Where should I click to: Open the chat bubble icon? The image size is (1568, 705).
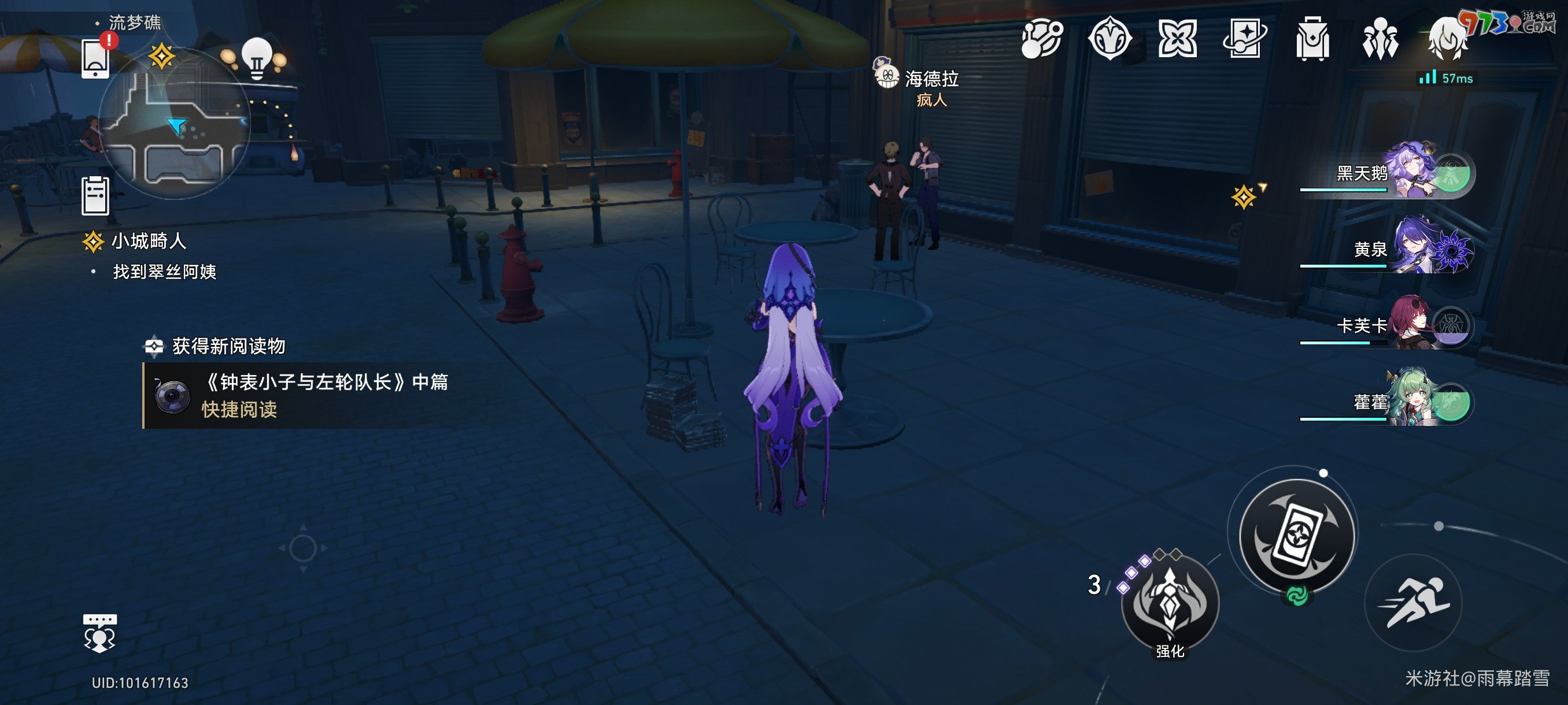[99, 633]
